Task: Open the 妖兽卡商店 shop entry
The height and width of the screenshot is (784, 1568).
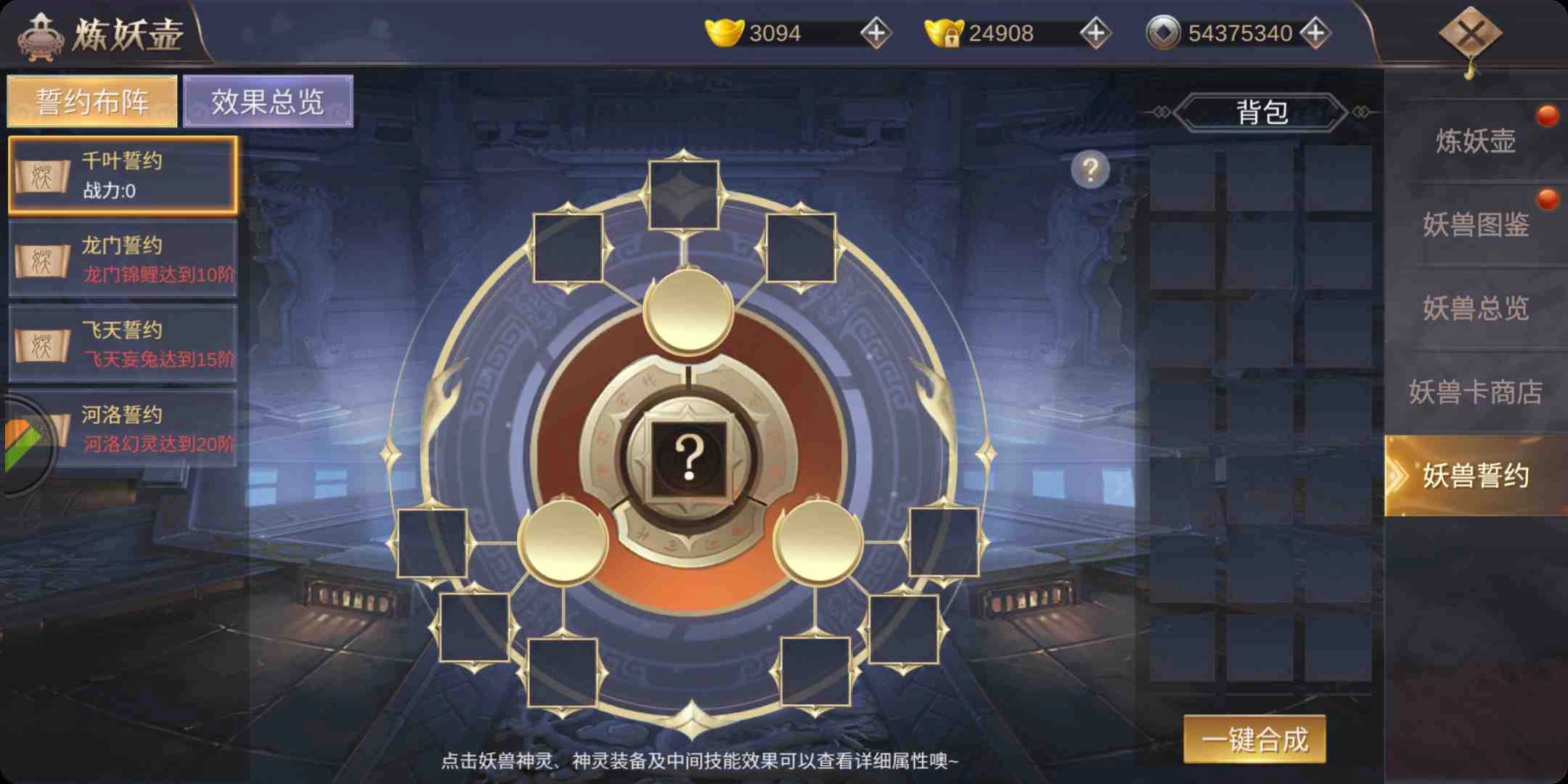Action: tap(1479, 392)
